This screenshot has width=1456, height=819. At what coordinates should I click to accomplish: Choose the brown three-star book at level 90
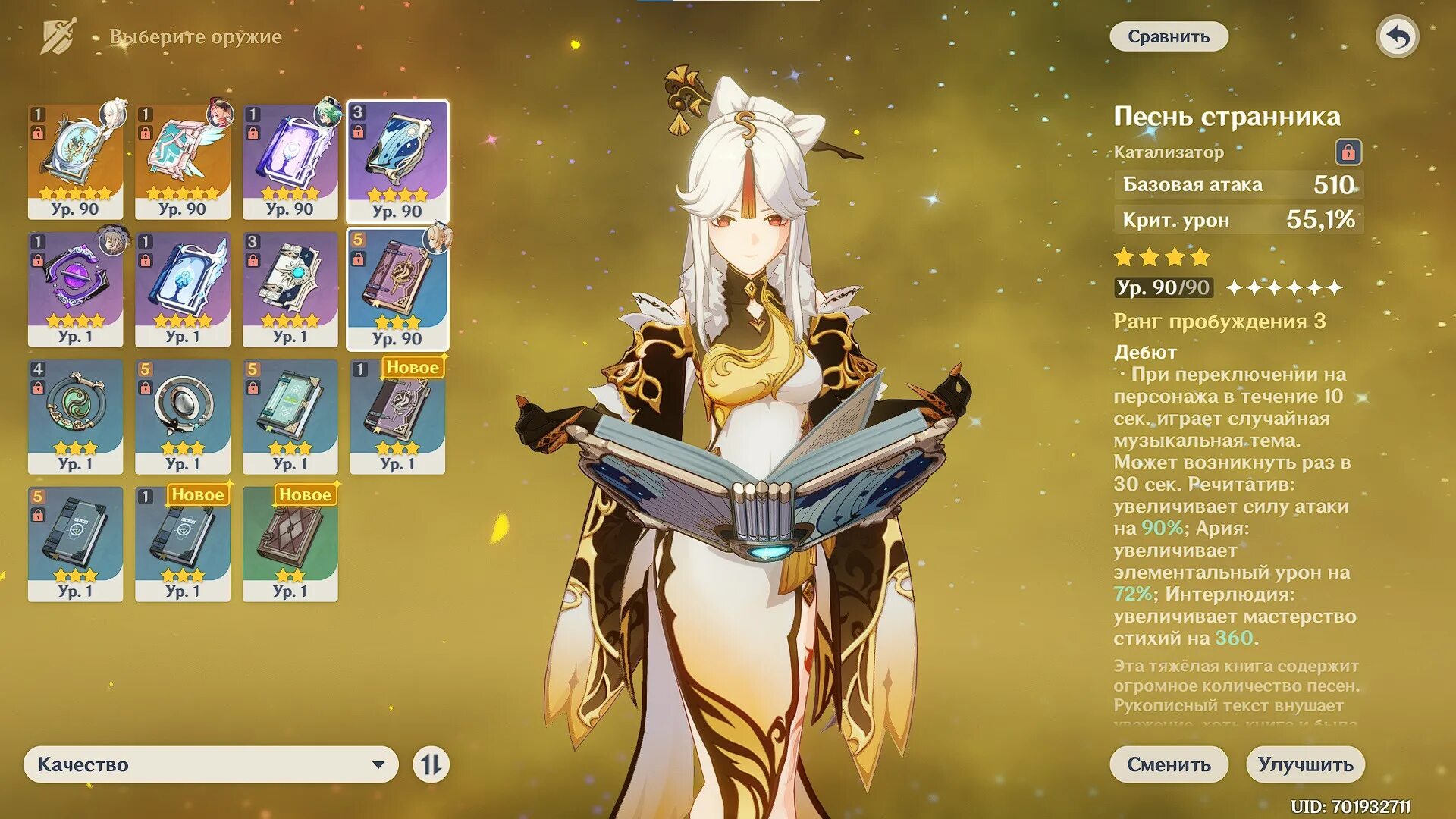pyautogui.click(x=397, y=288)
